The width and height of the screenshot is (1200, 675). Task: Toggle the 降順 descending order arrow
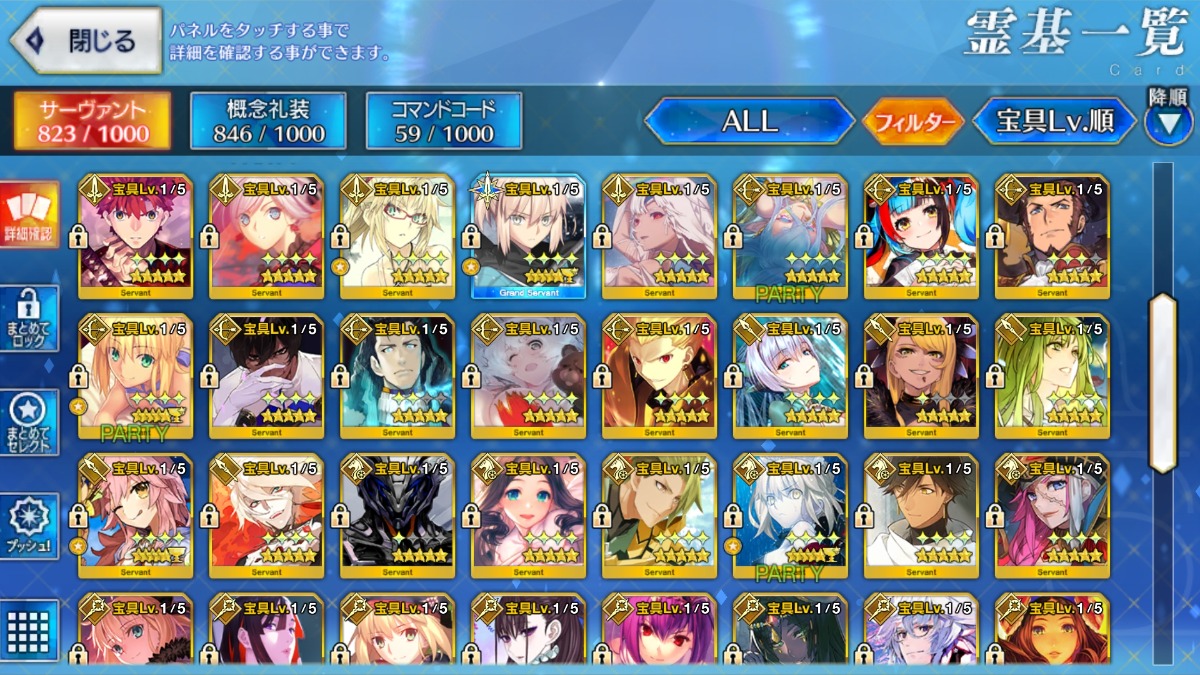(1168, 122)
